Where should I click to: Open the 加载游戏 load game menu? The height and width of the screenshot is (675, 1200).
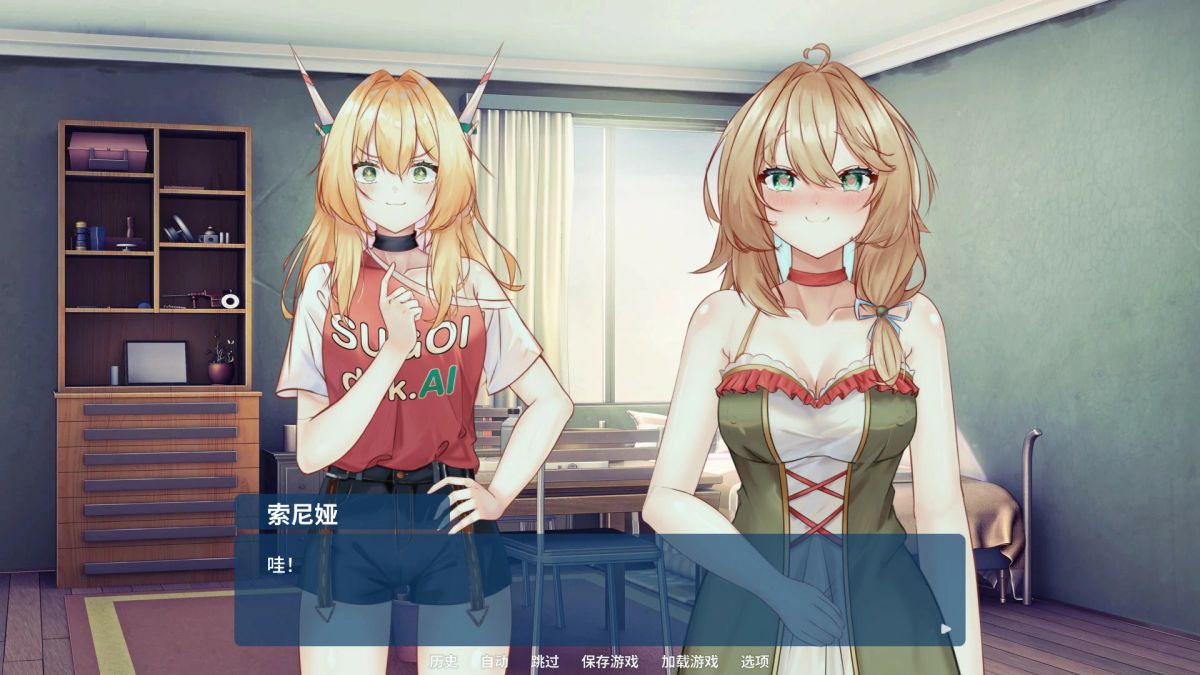click(689, 661)
